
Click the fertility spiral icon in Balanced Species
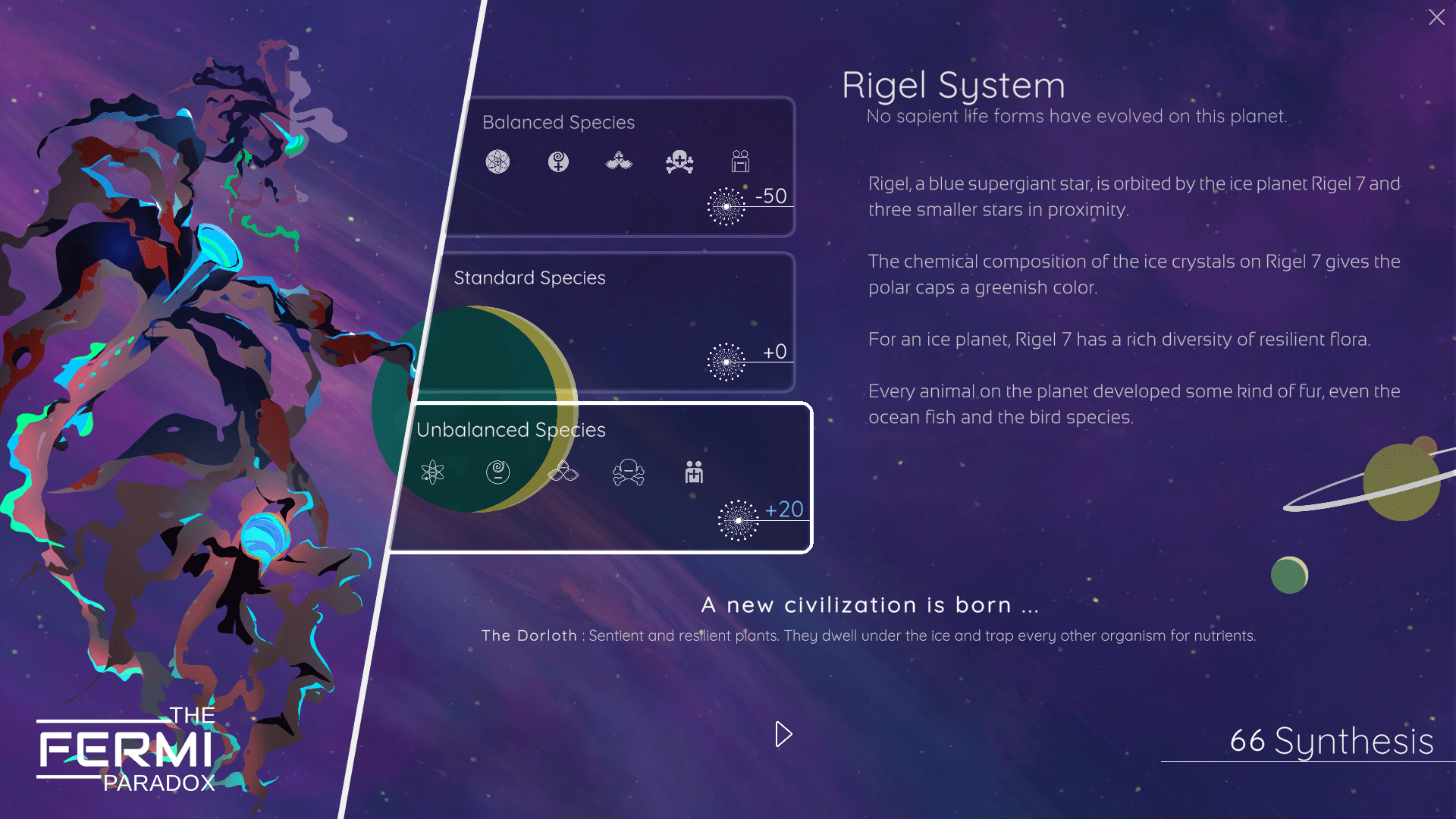[x=558, y=162]
